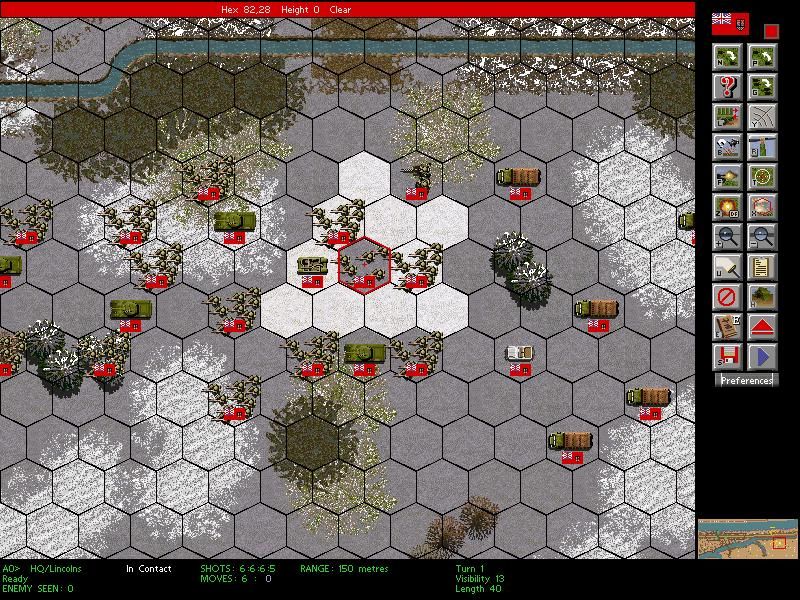Open the document notes button
Image resolution: width=800 pixels, height=600 pixels.
coord(762,267)
